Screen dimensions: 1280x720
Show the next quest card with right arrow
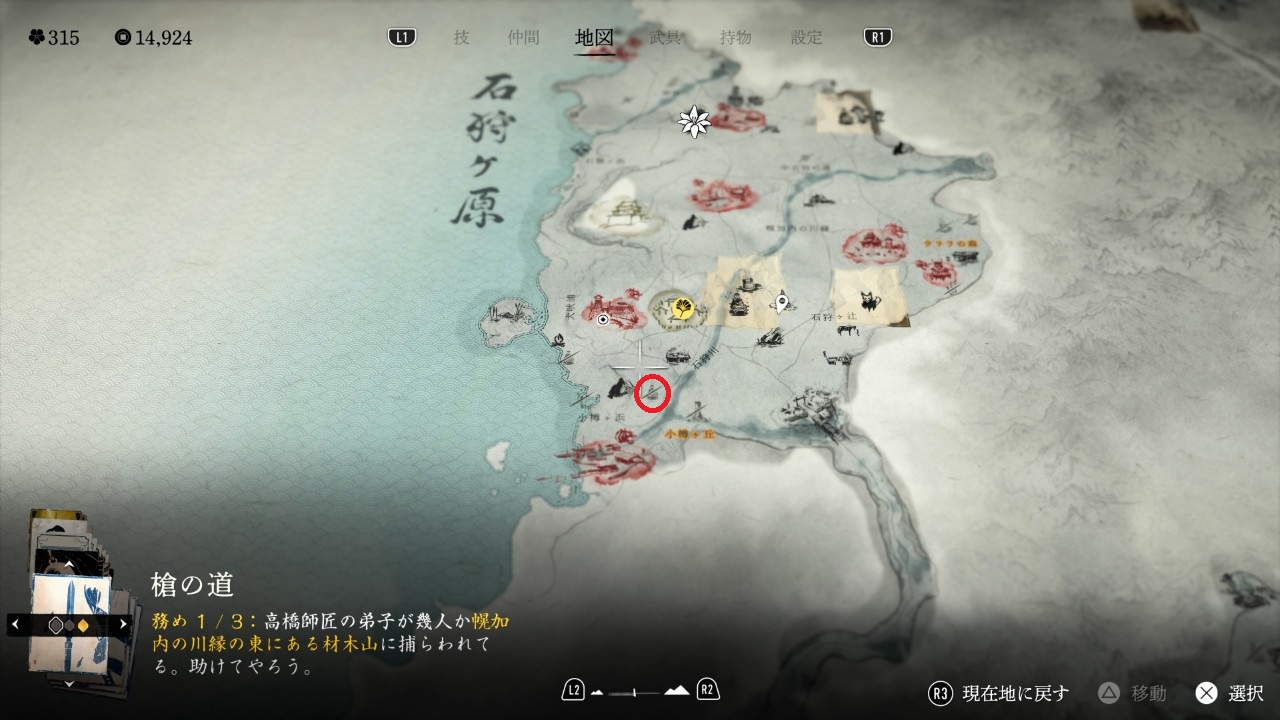(x=123, y=624)
